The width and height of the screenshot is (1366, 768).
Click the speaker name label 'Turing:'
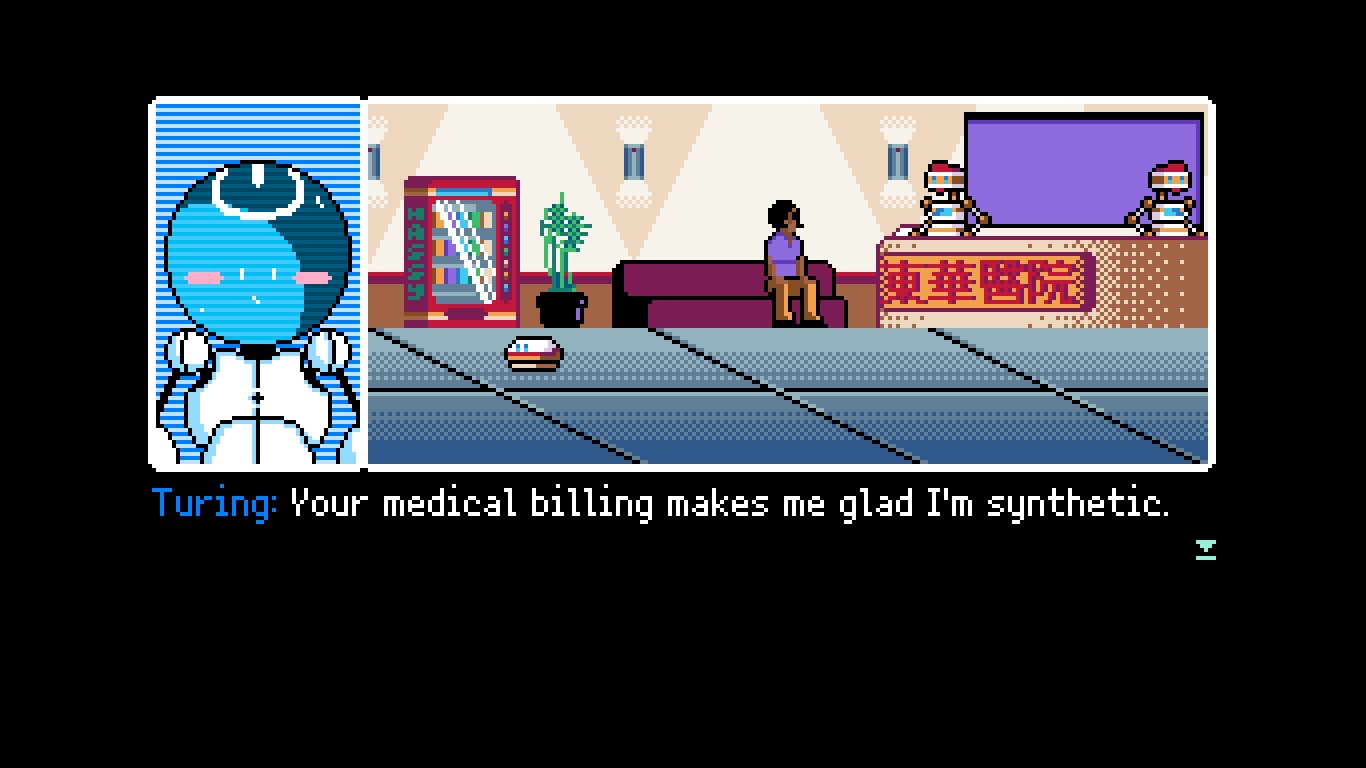pyautogui.click(x=210, y=505)
